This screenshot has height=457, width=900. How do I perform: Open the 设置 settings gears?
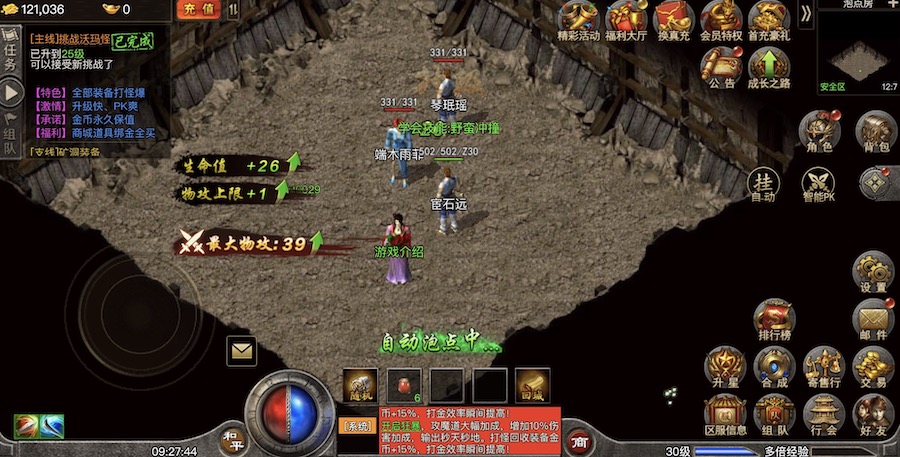(873, 272)
